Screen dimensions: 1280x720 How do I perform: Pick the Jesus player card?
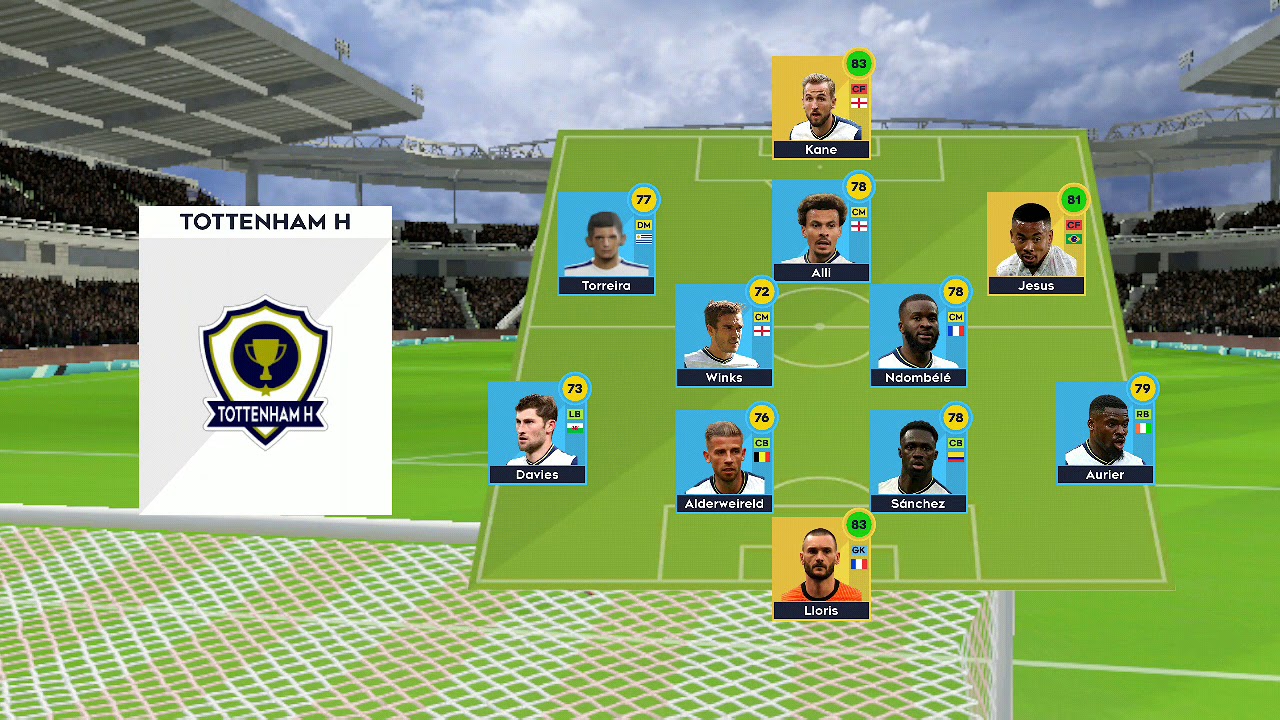click(1036, 244)
